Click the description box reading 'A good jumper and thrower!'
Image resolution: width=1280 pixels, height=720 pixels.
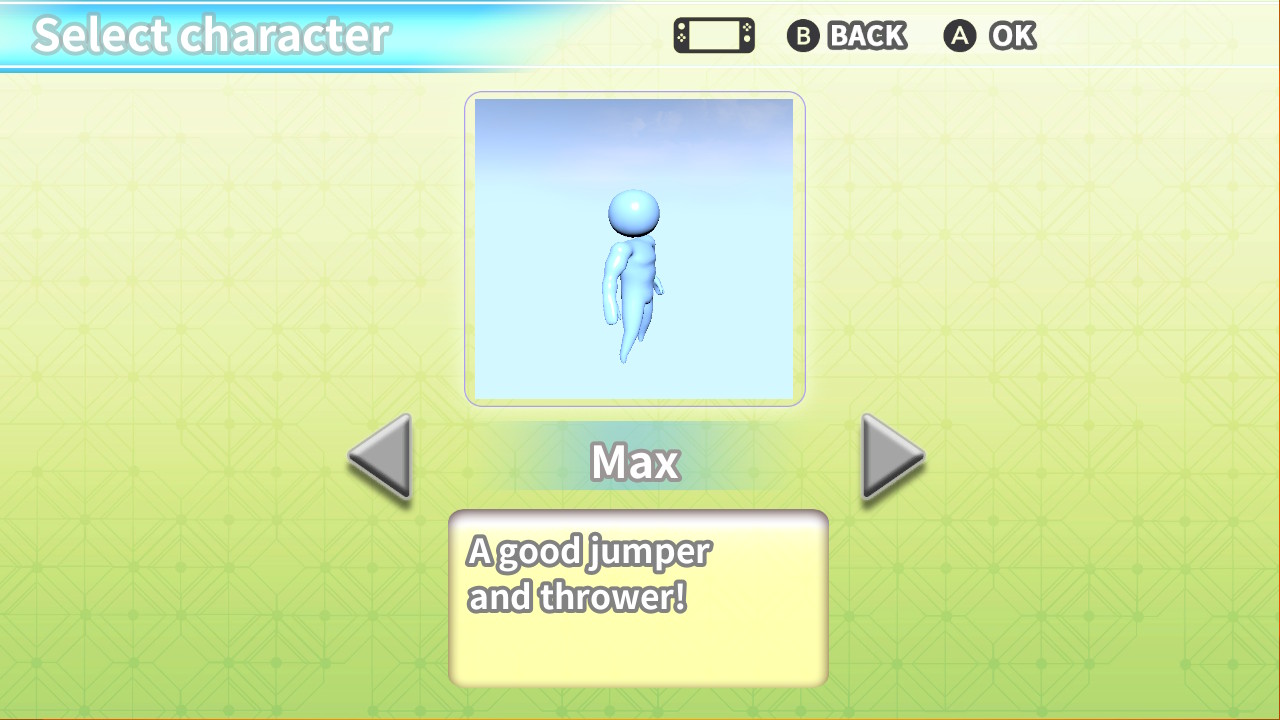tap(638, 597)
